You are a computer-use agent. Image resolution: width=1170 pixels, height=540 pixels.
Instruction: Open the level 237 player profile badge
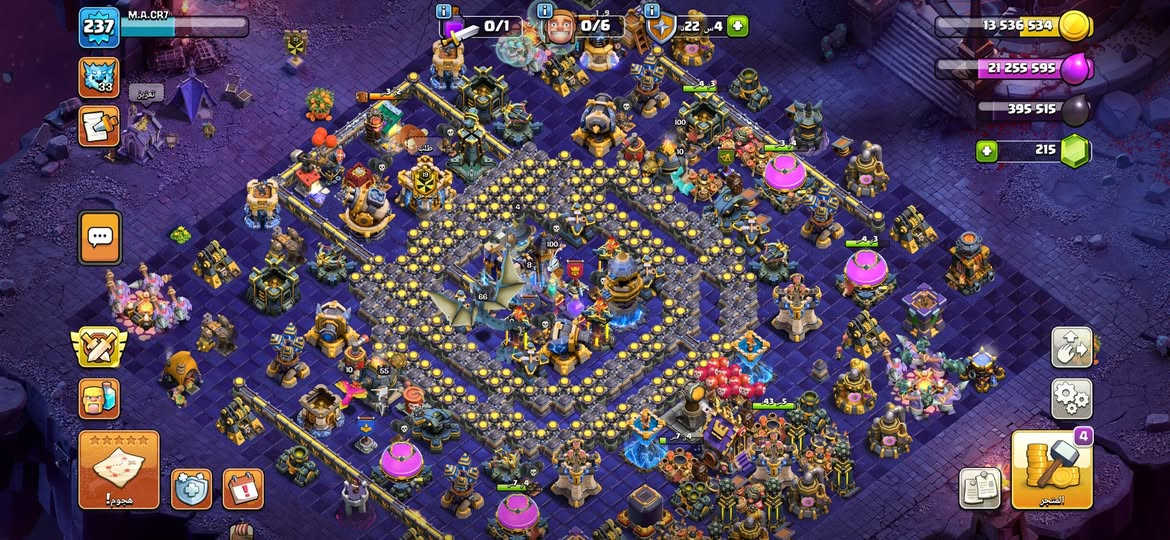point(98,28)
